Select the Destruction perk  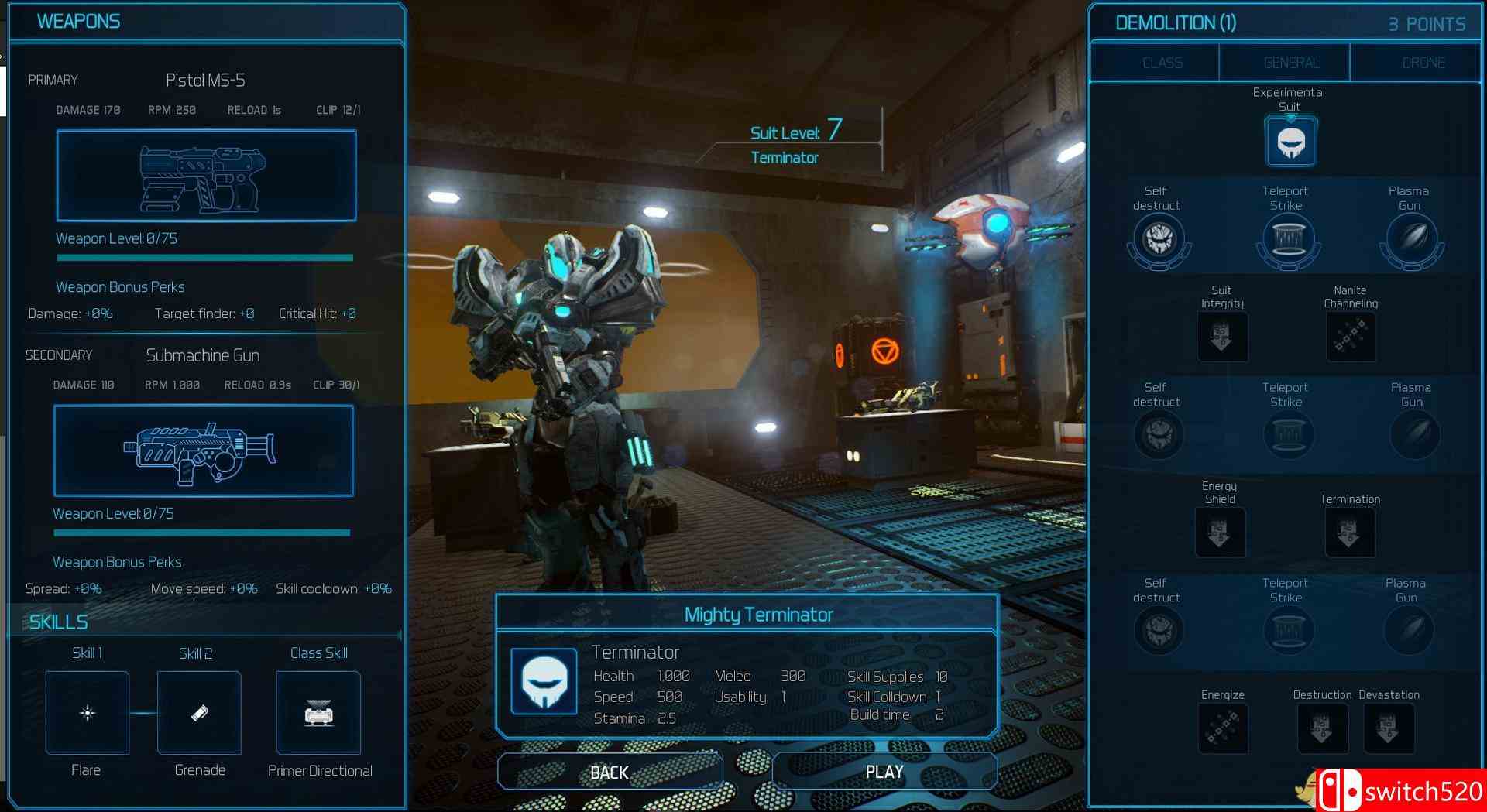1322,728
